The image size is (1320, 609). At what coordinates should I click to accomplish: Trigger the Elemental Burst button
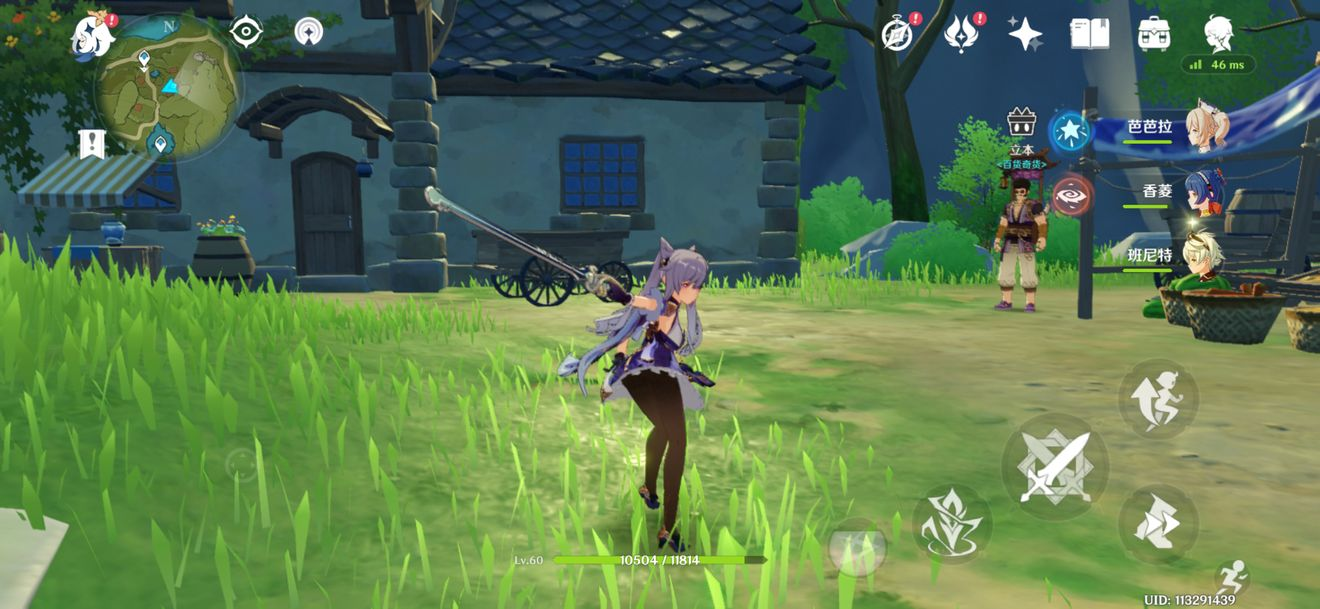pyautogui.click(x=857, y=547)
